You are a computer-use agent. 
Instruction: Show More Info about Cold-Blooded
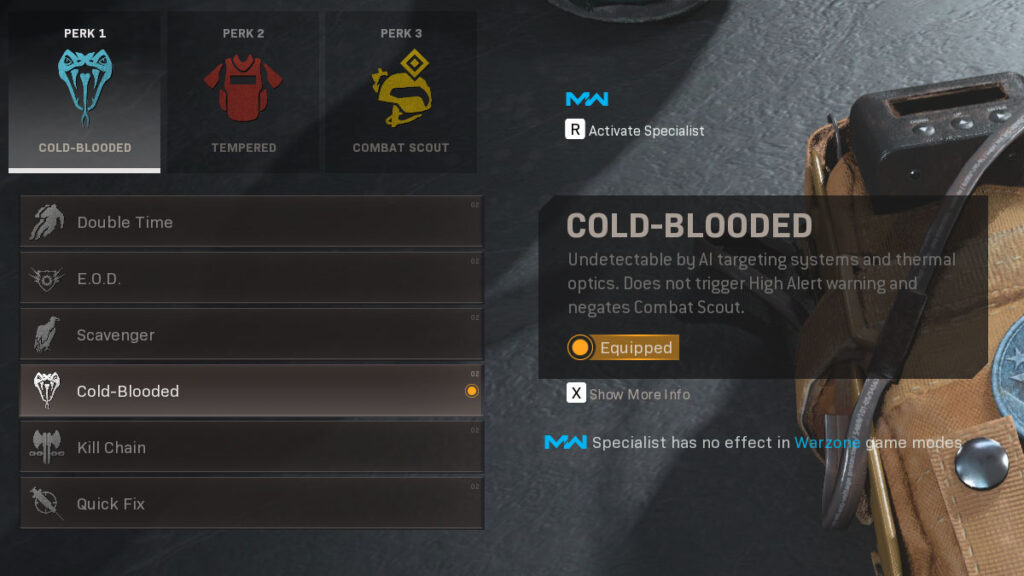coord(629,394)
